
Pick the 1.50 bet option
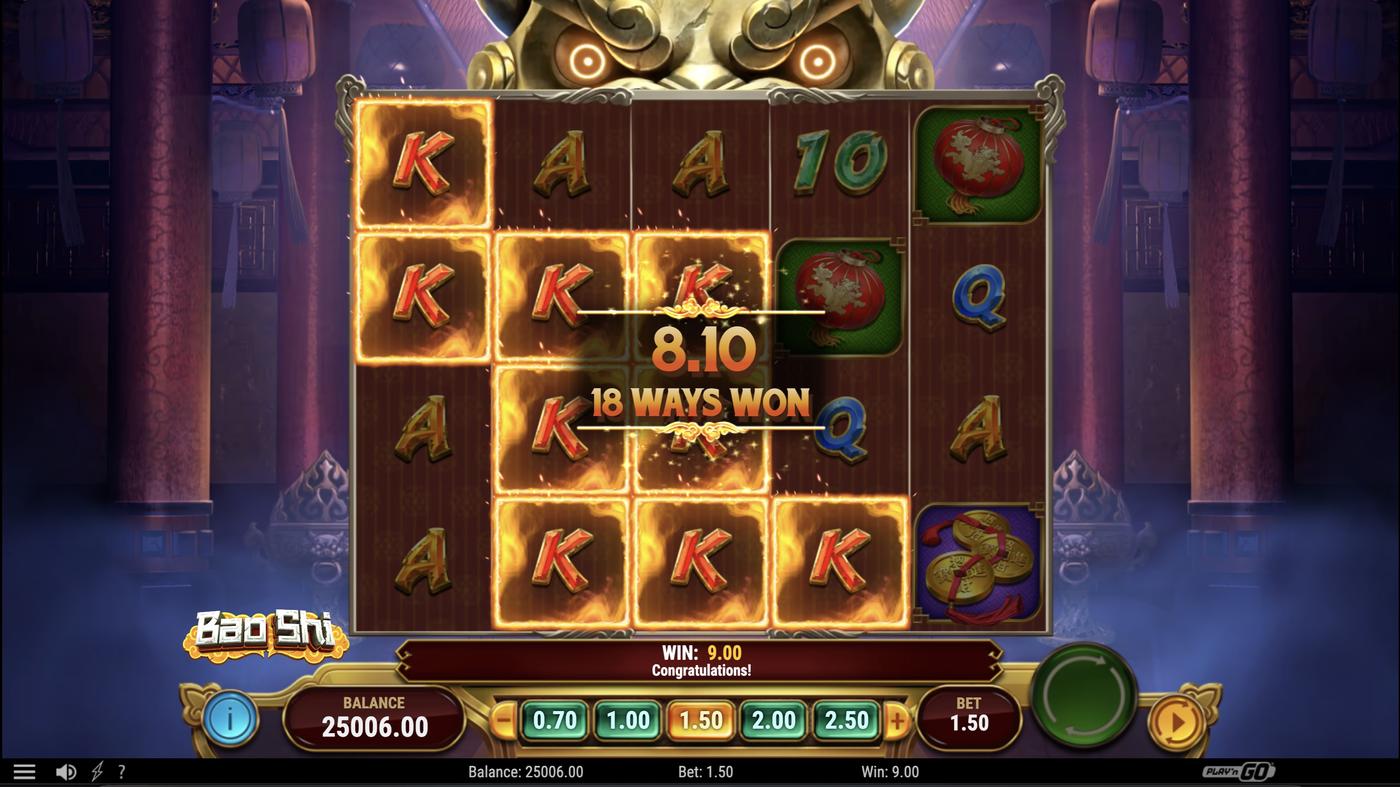(x=701, y=720)
